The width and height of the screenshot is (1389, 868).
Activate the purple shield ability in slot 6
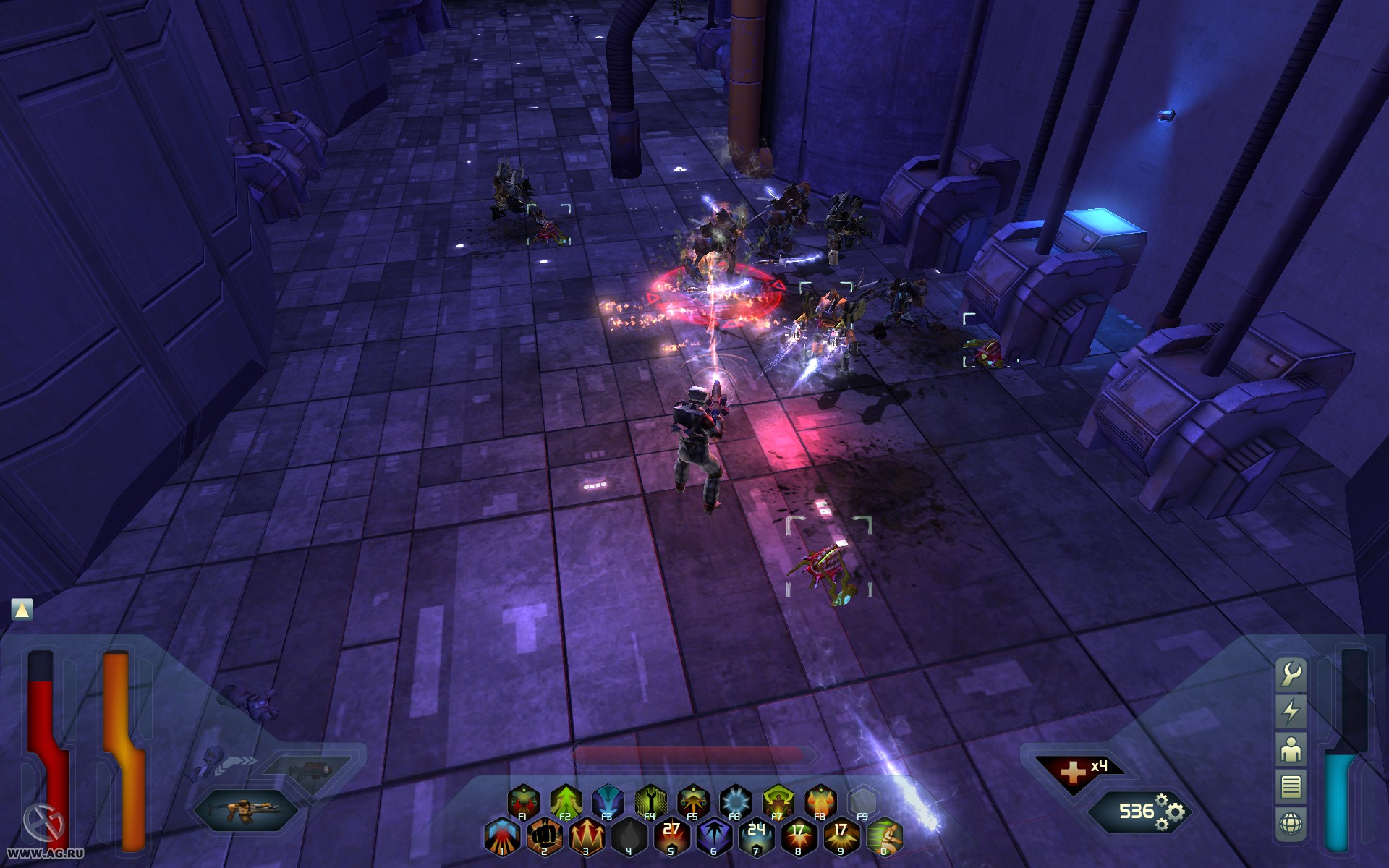(714, 836)
